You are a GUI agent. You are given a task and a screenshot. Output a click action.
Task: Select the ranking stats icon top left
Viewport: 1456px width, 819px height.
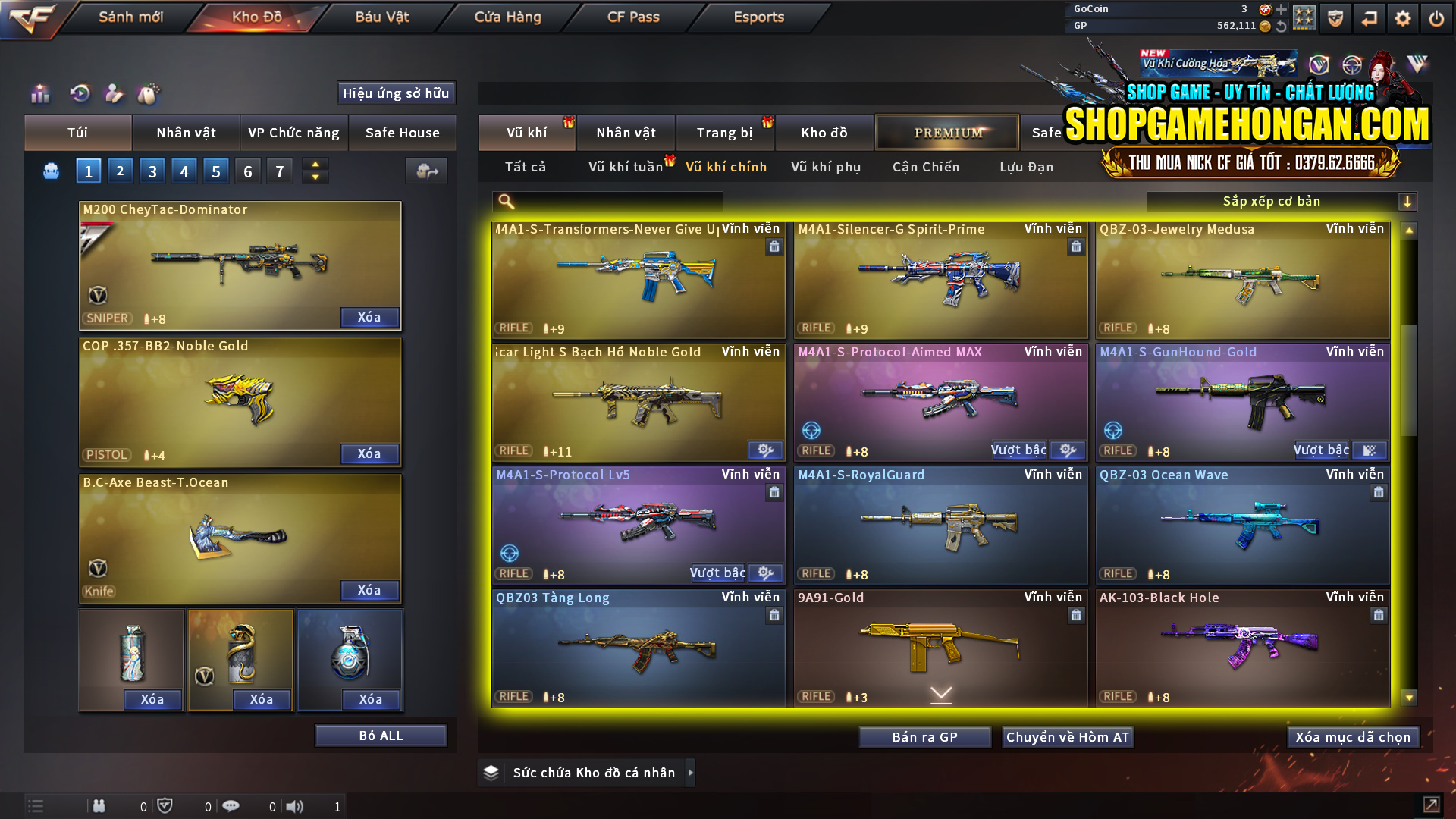click(39, 93)
